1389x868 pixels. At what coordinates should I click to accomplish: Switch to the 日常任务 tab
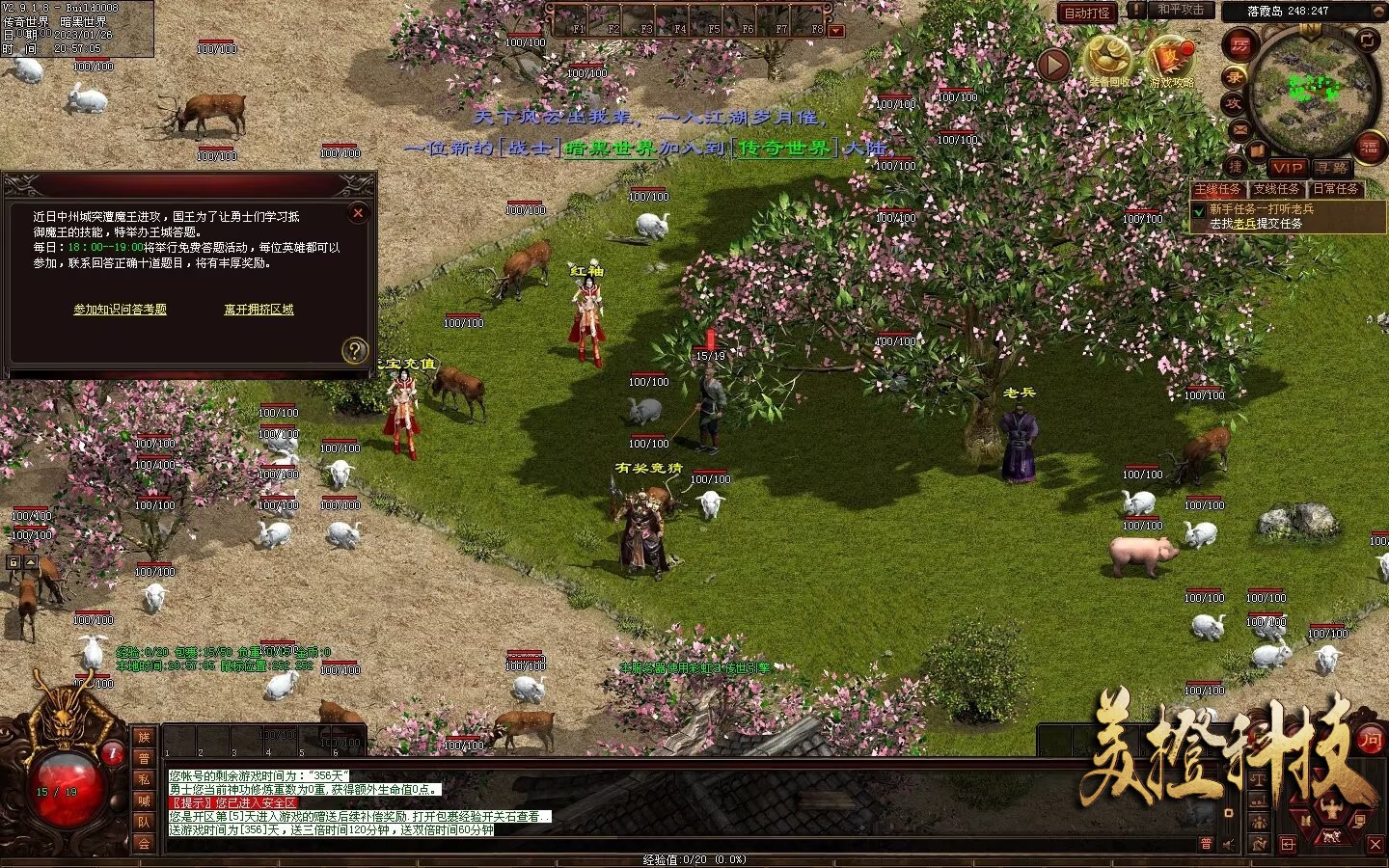point(1335,189)
